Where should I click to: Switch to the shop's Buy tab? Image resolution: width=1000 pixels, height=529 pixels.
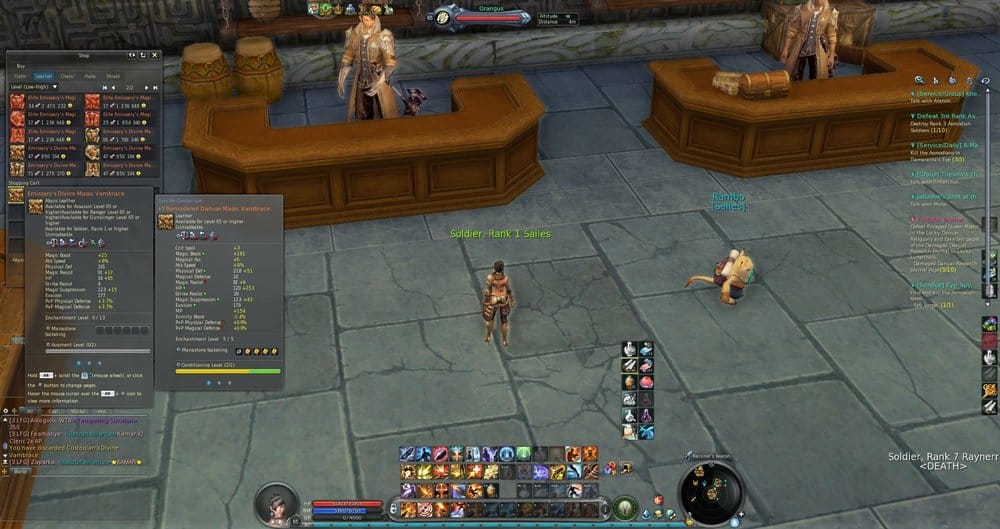tap(20, 65)
